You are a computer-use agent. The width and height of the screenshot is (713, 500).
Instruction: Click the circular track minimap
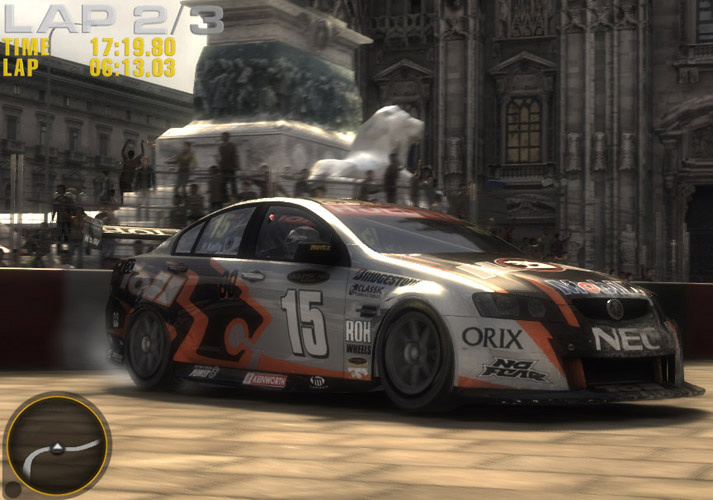pyautogui.click(x=57, y=445)
